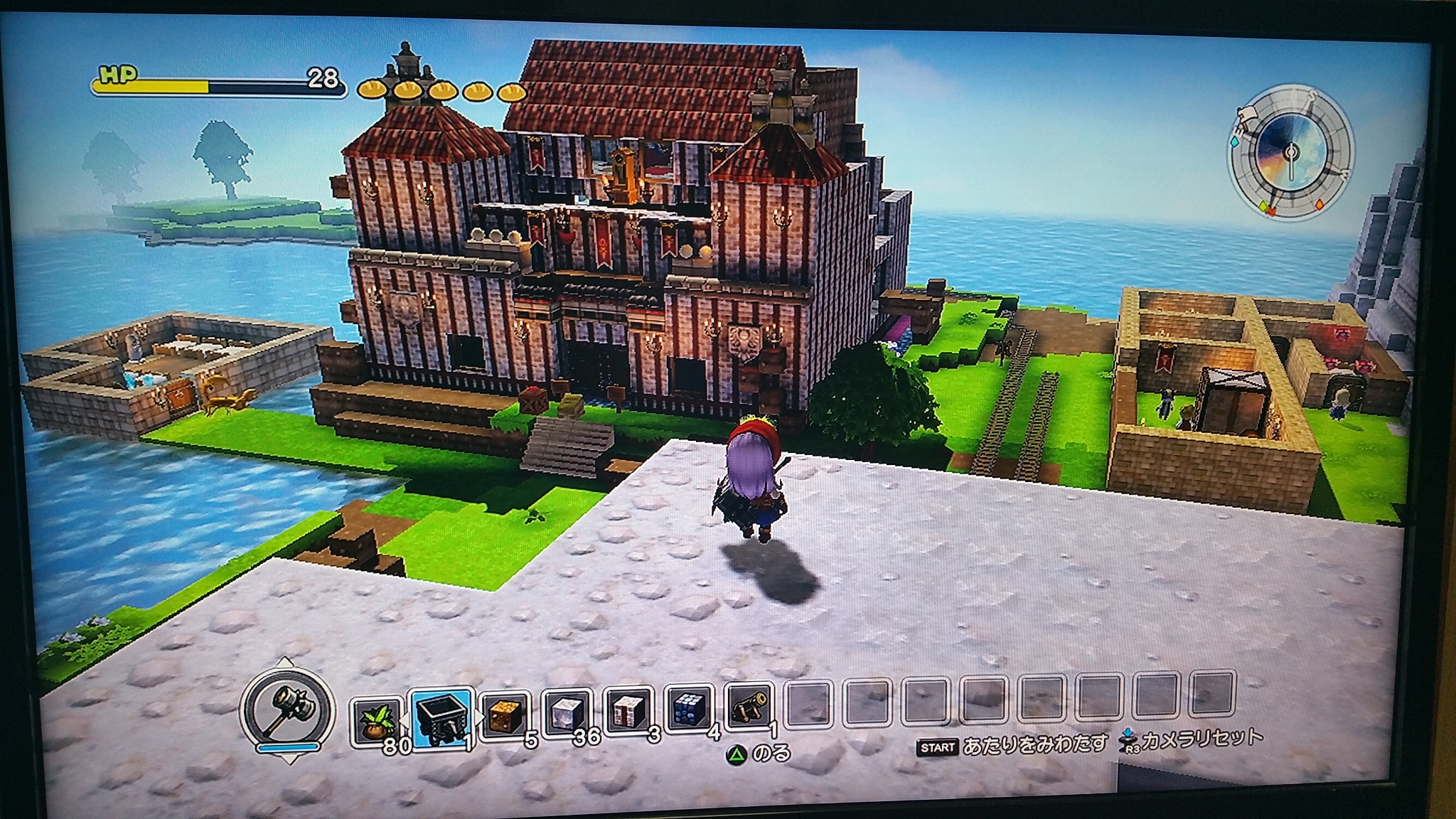This screenshot has height=819, width=1456.
Task: Select the golden ore block slot
Action: [505, 714]
